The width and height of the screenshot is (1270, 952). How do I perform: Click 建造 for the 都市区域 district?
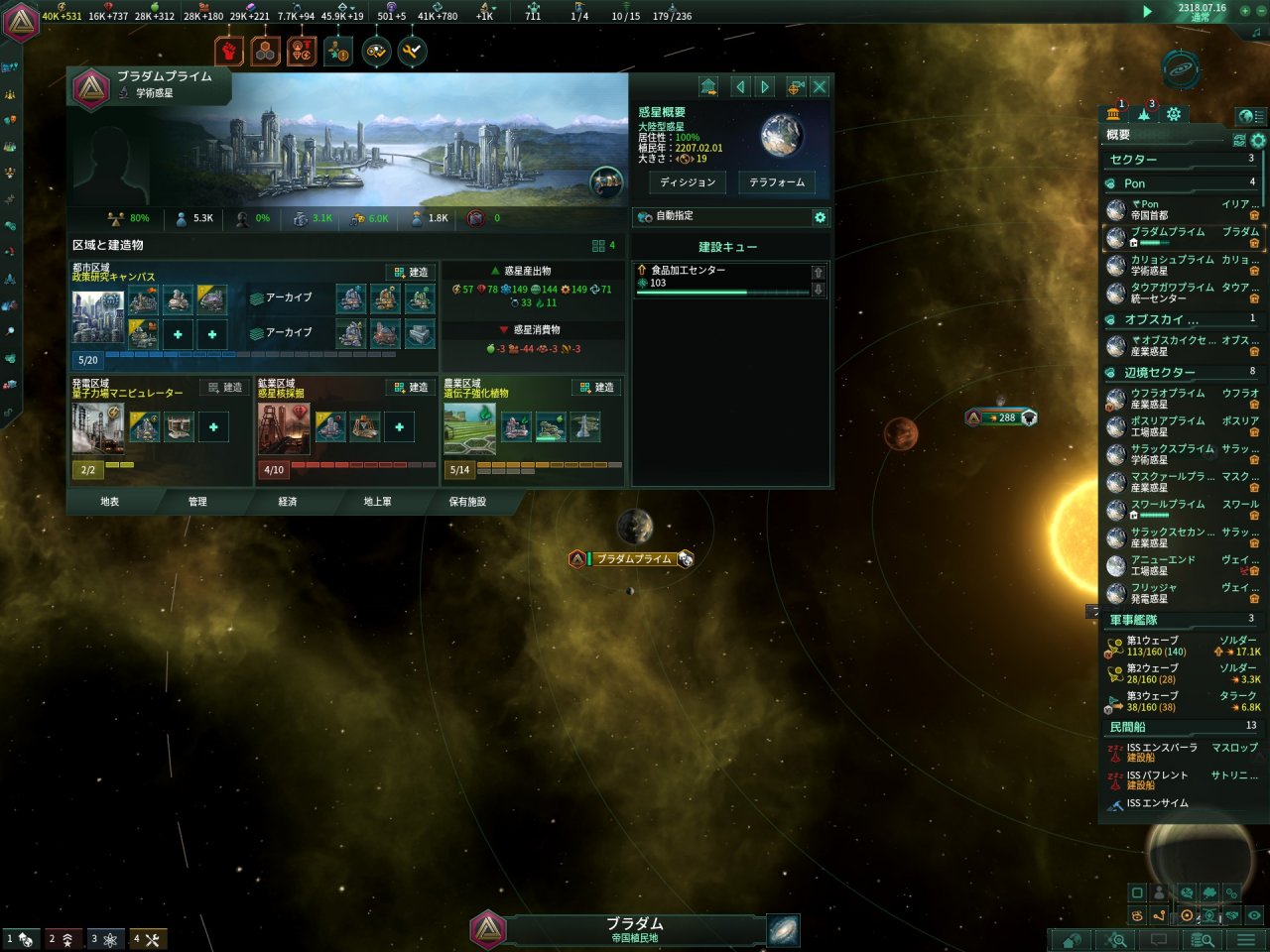point(412,272)
